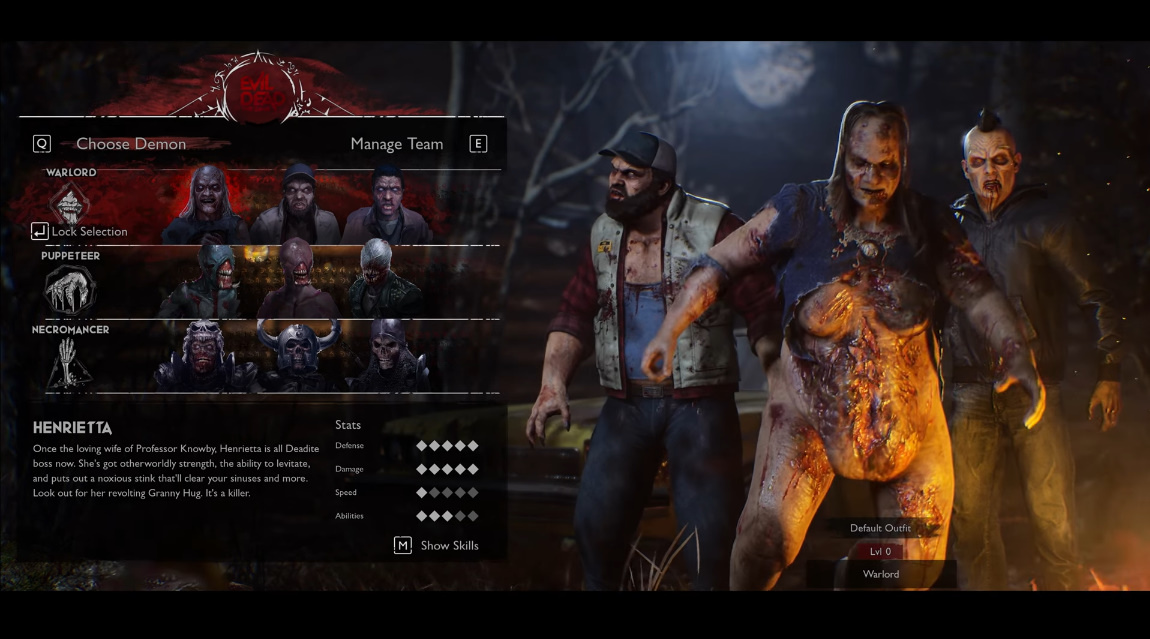This screenshot has height=639, width=1150.
Task: Lock Selection for the chosen demon
Action: point(80,232)
